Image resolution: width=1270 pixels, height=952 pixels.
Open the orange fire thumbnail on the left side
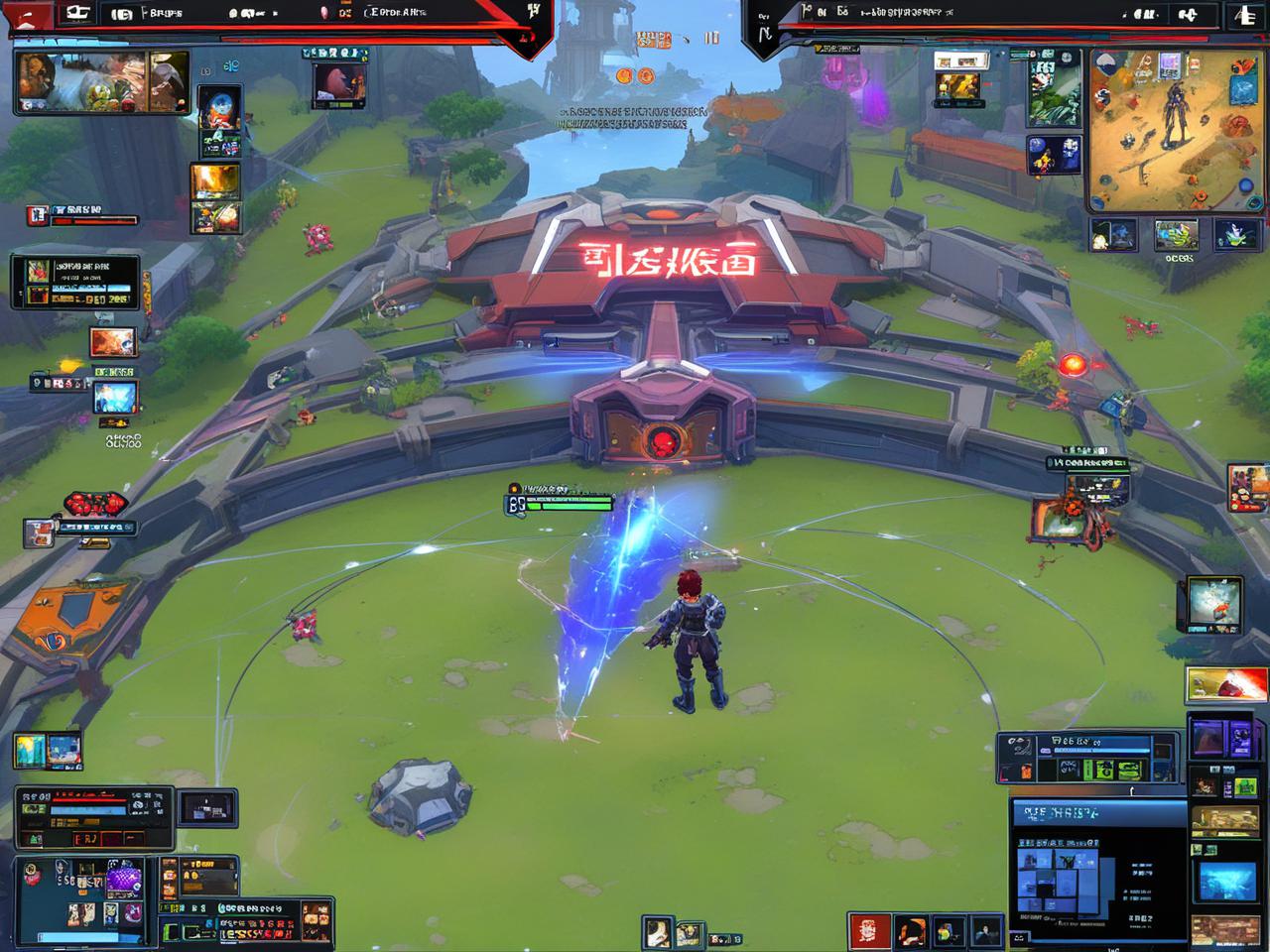pos(113,342)
